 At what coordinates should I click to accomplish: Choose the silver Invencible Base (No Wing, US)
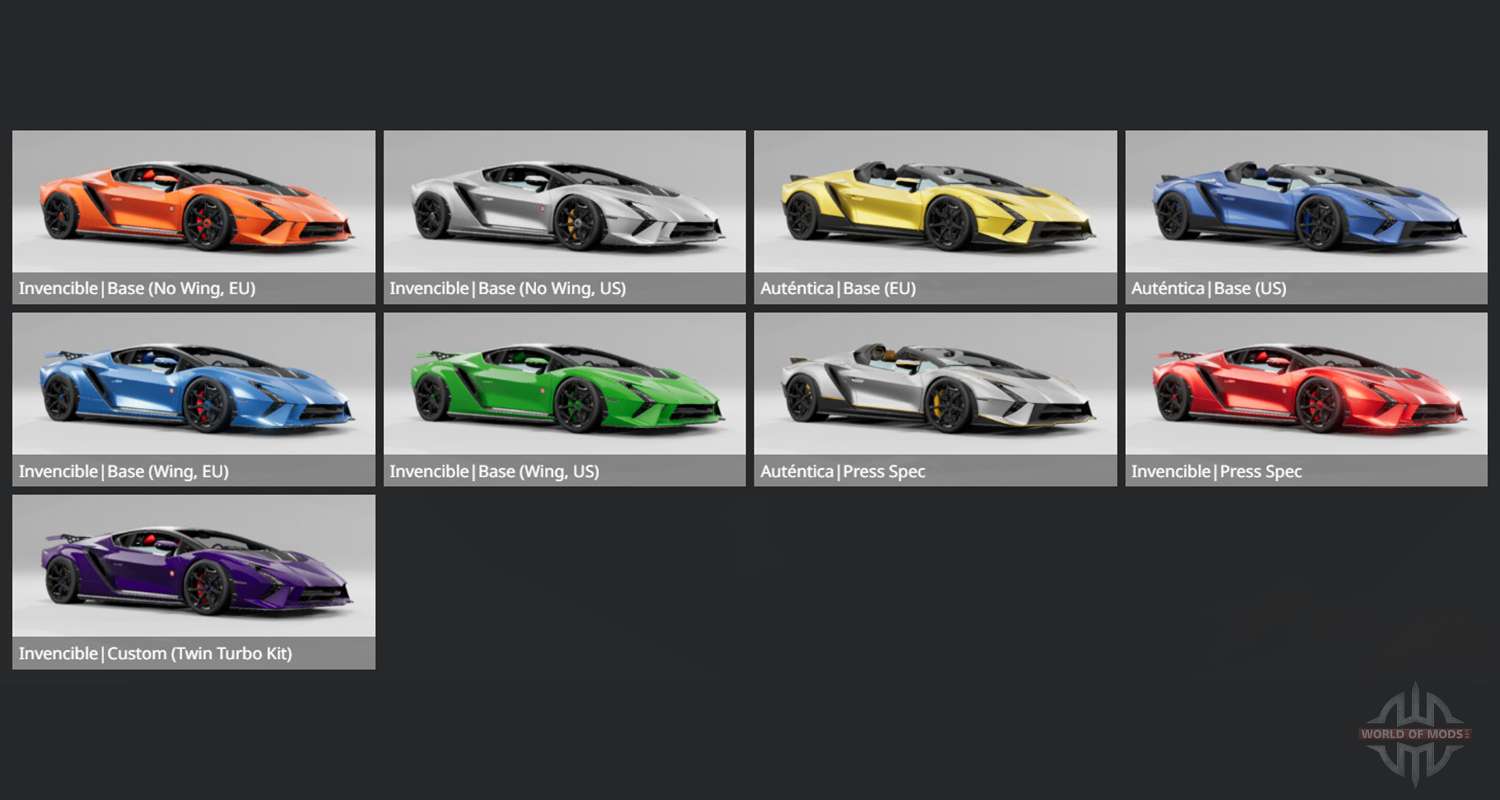tap(564, 216)
